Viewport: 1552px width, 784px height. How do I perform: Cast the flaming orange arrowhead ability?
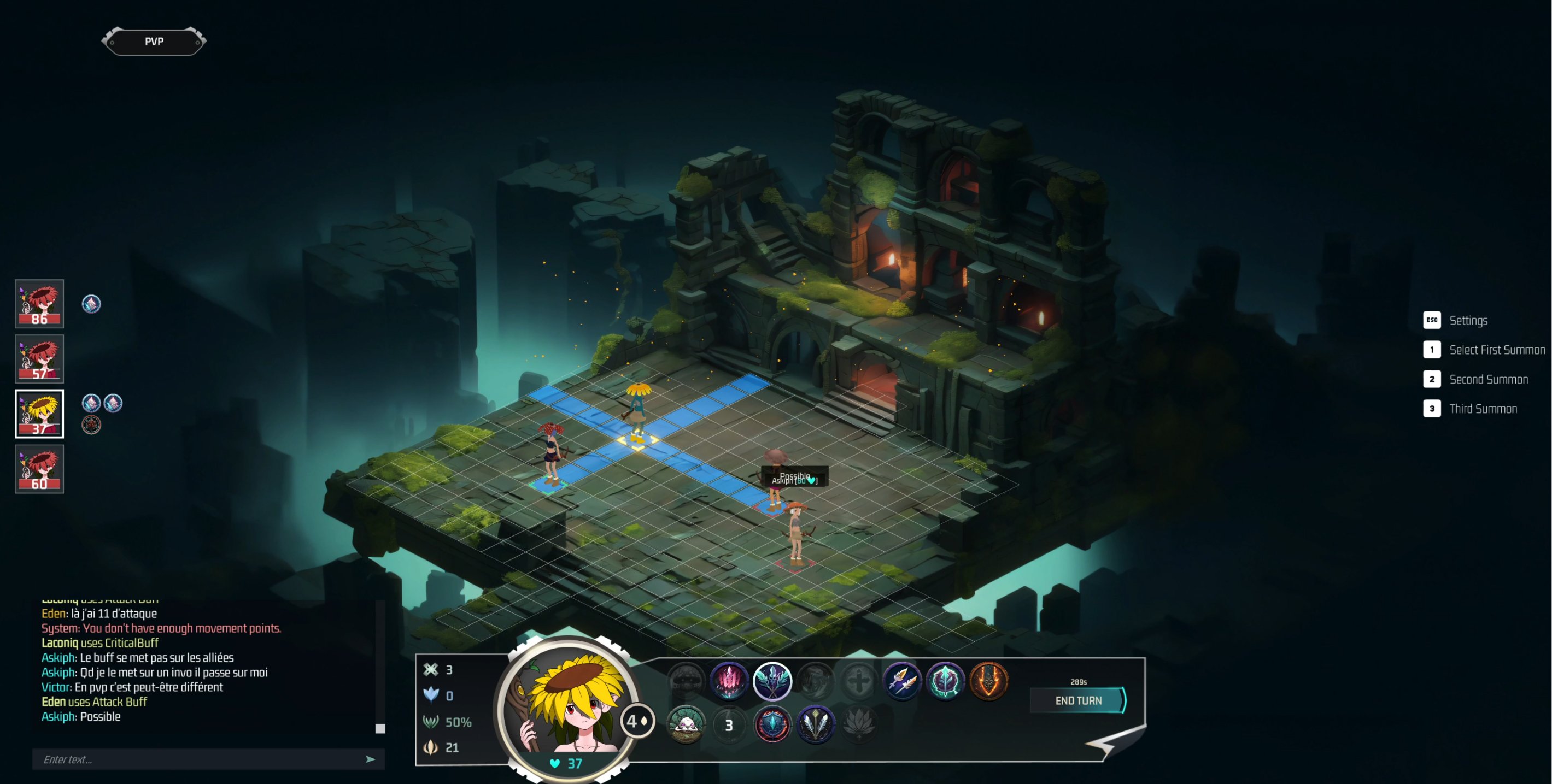tap(989, 680)
